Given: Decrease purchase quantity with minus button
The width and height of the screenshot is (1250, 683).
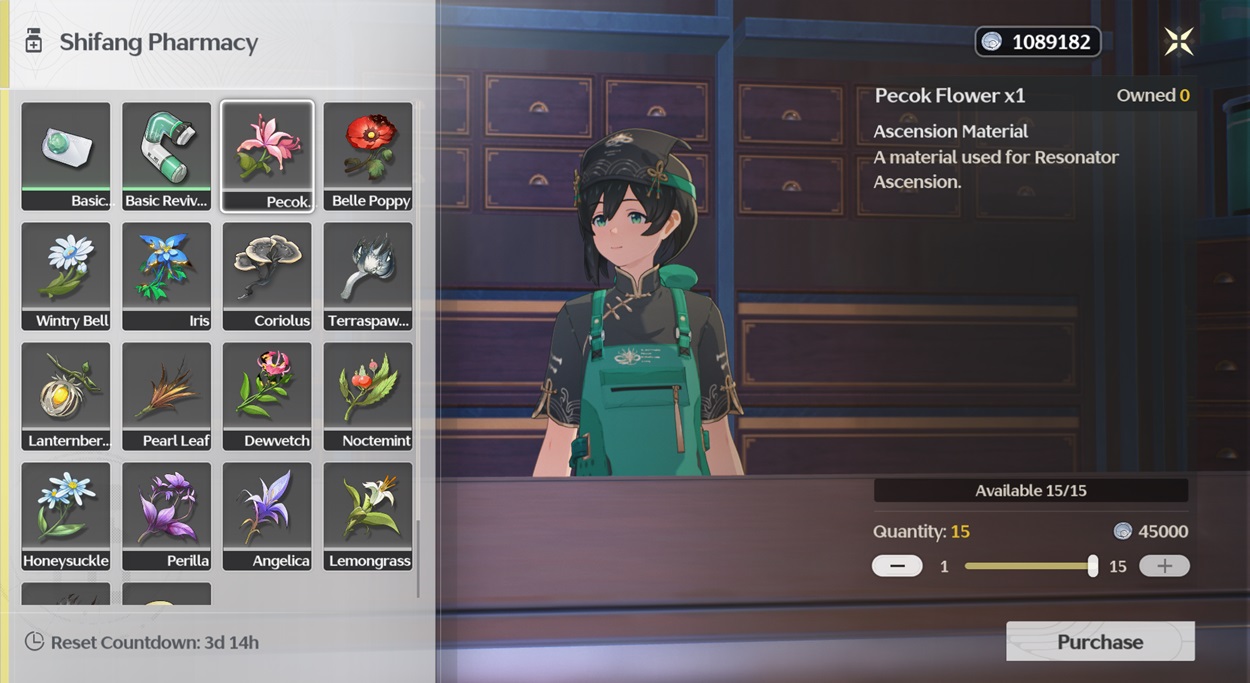Looking at the screenshot, I should [x=897, y=566].
